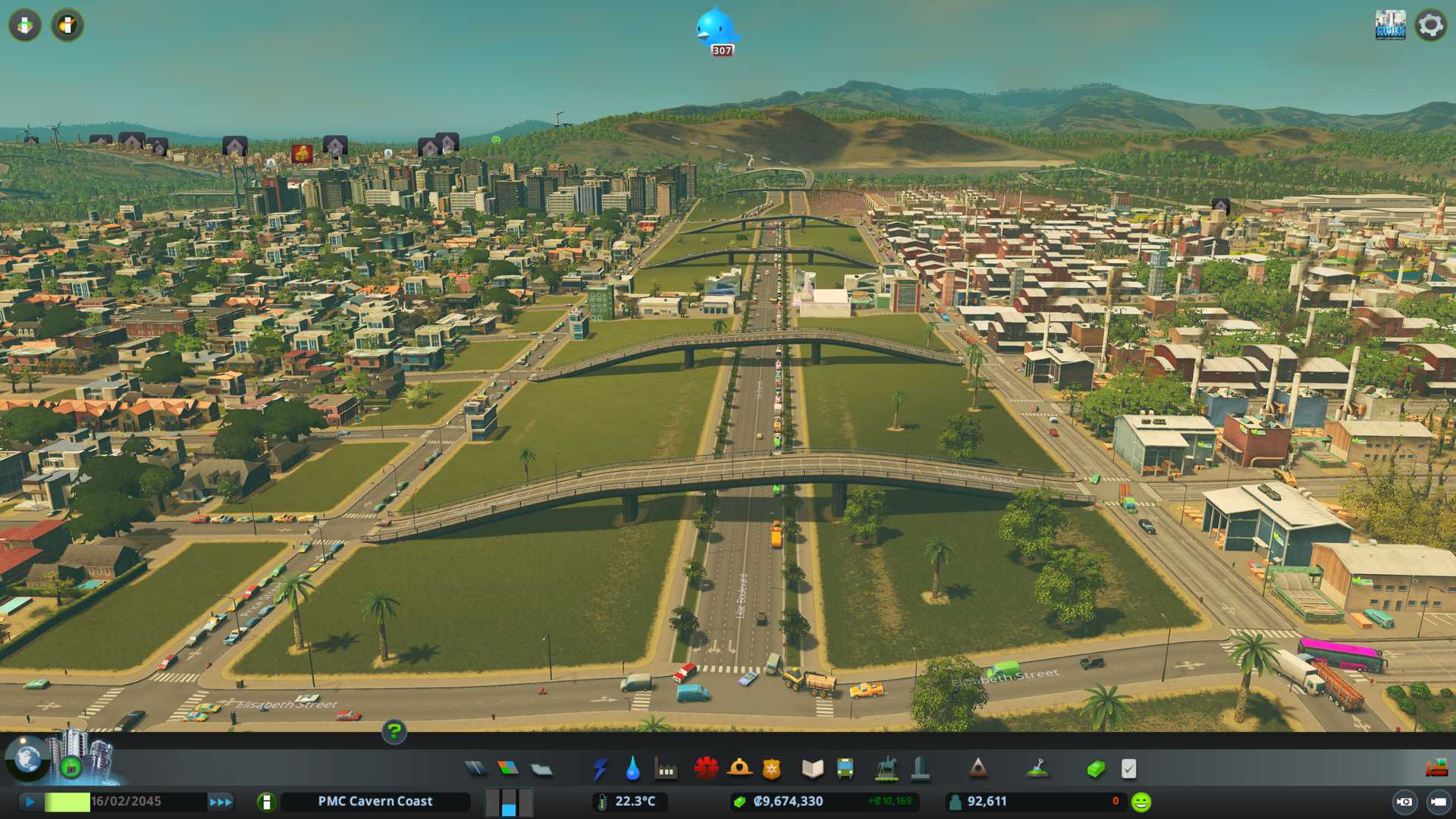Viewport: 1456px width, 819px height.
Task: Select the Water and Sewage droplet icon
Action: pos(632,769)
